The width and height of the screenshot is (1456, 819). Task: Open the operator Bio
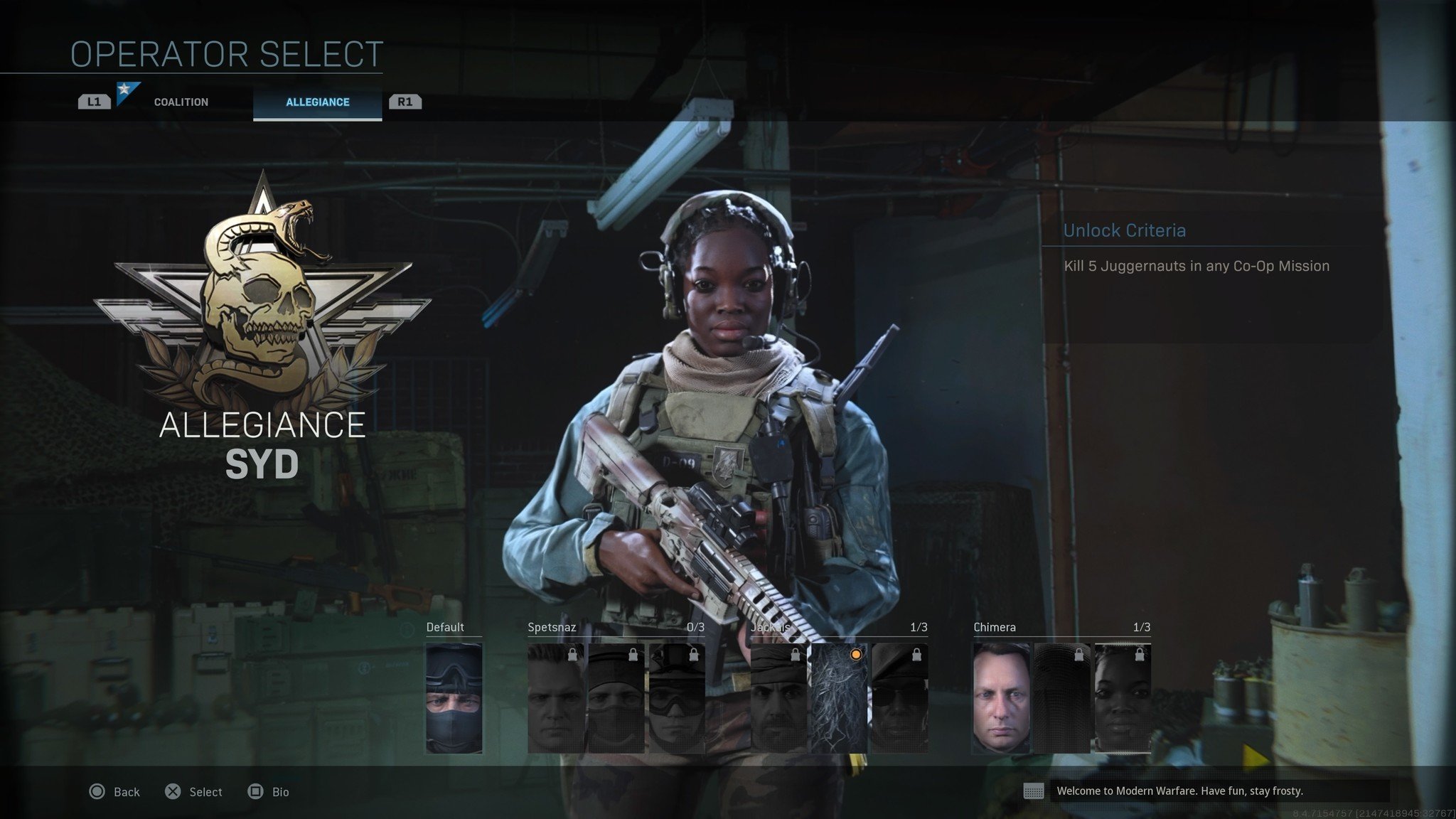268,792
